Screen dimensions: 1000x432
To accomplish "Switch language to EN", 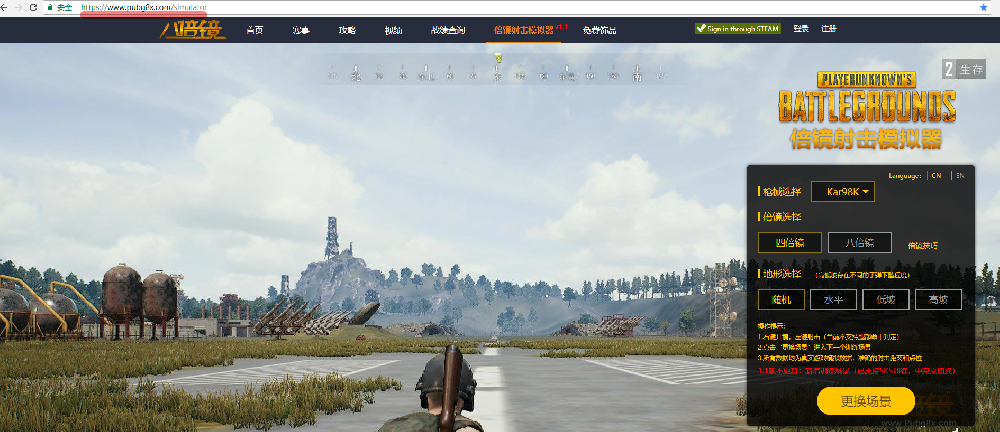I will click(961, 175).
